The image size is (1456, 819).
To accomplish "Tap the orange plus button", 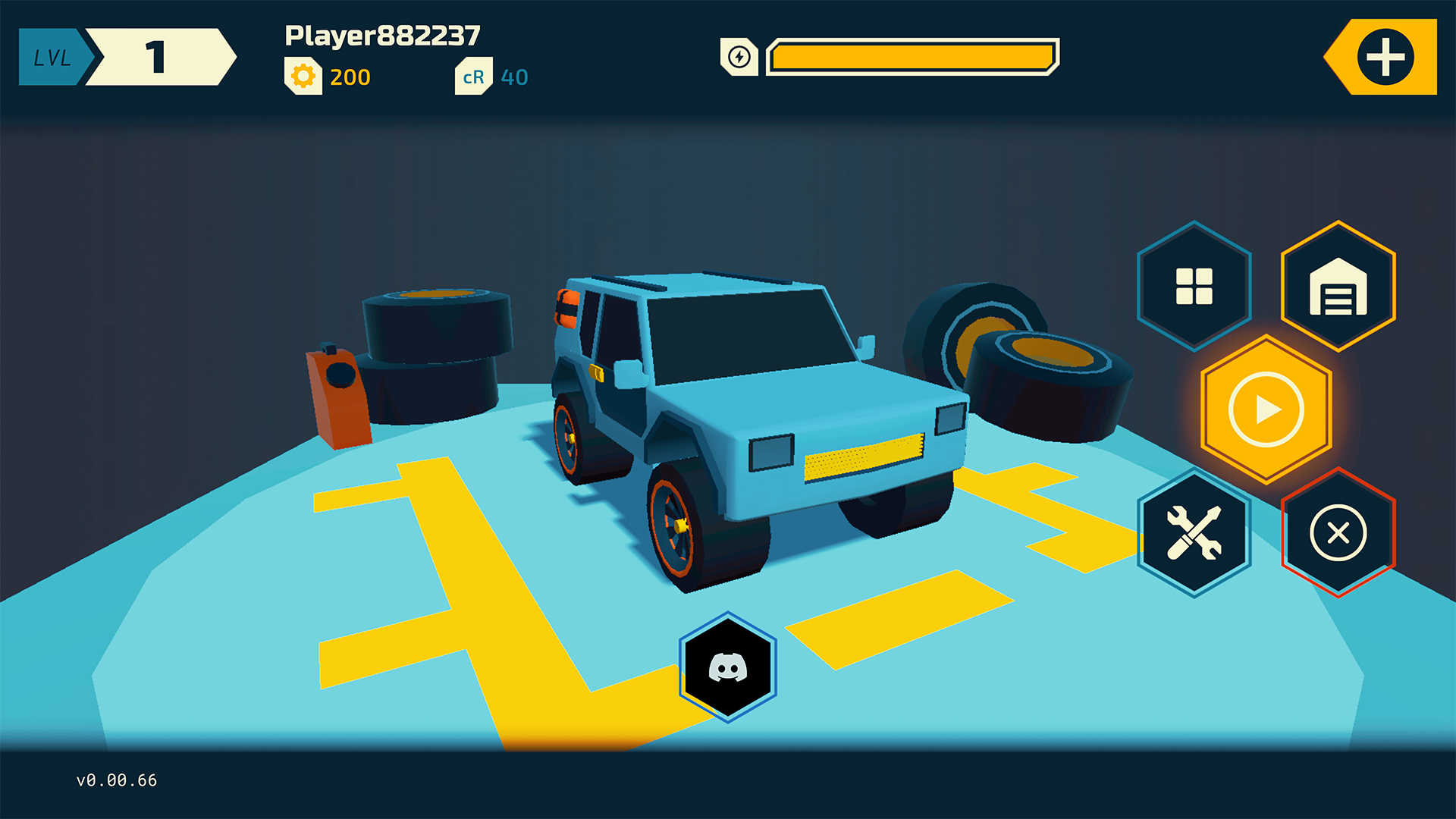I will point(1385,57).
